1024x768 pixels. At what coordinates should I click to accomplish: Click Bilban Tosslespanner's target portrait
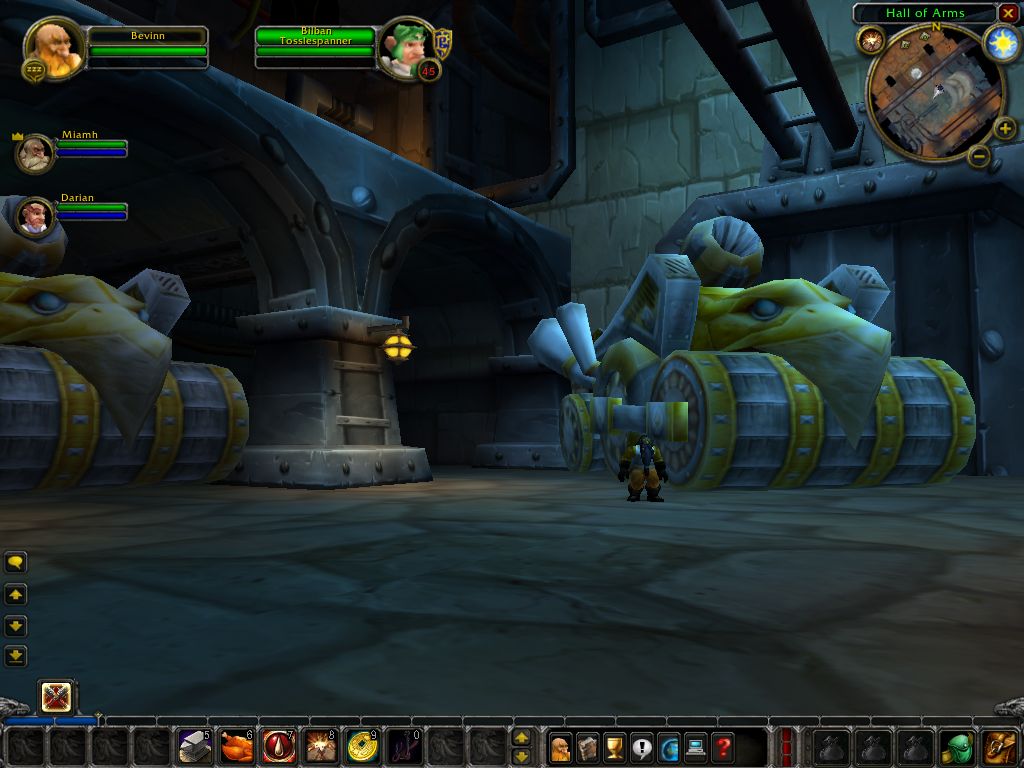pyautogui.click(x=406, y=46)
